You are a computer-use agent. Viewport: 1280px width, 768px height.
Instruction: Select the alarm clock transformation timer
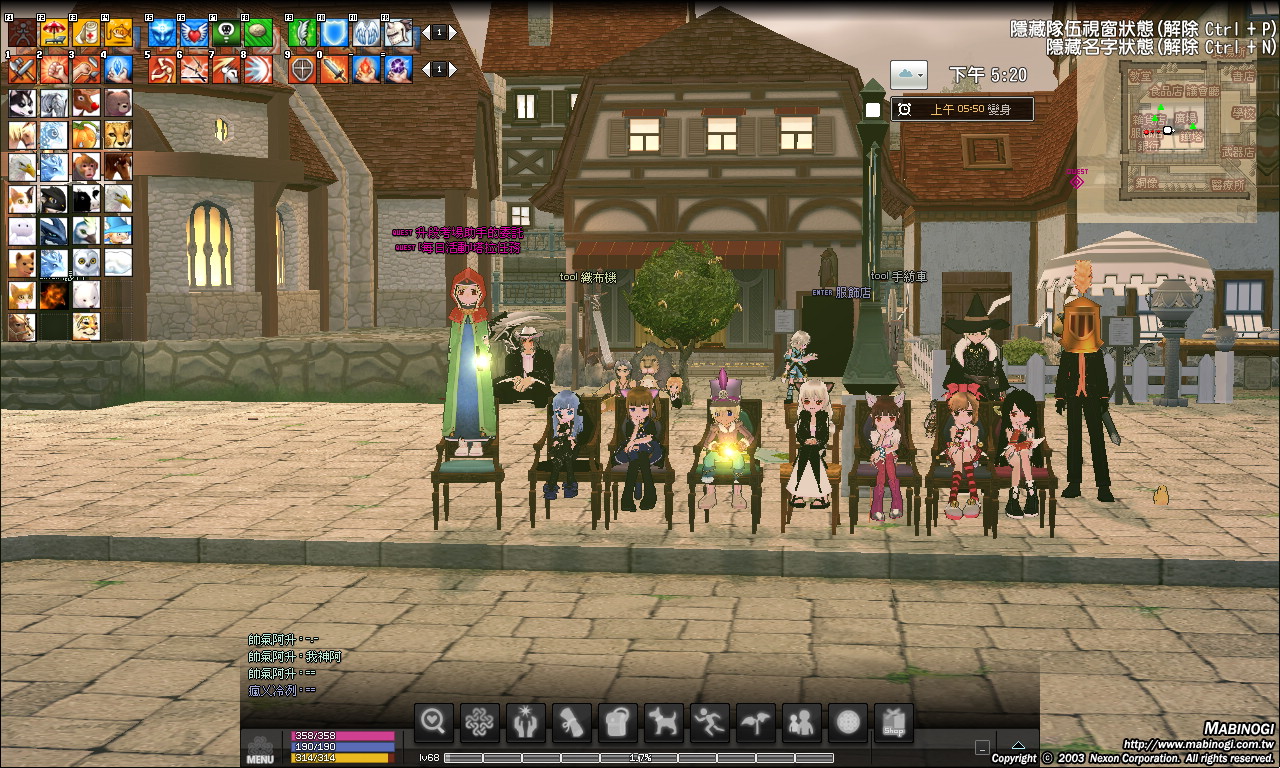point(961,109)
